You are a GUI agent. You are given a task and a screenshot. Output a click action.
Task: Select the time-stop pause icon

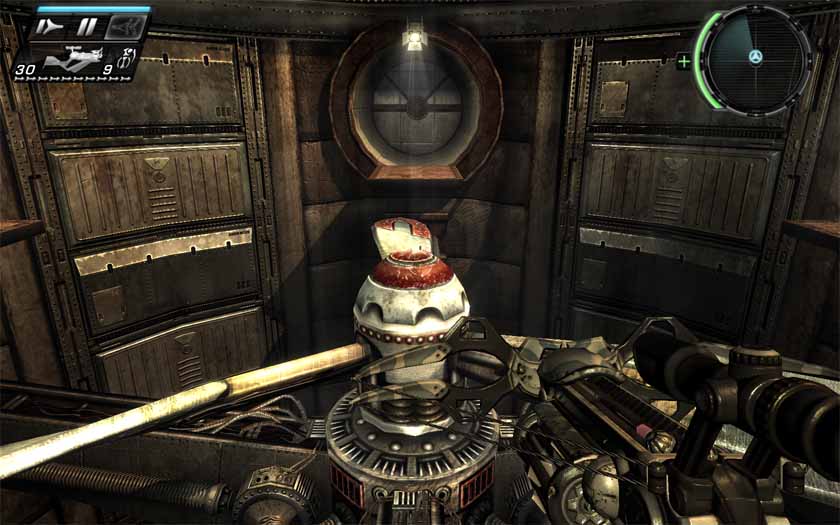pos(88,27)
